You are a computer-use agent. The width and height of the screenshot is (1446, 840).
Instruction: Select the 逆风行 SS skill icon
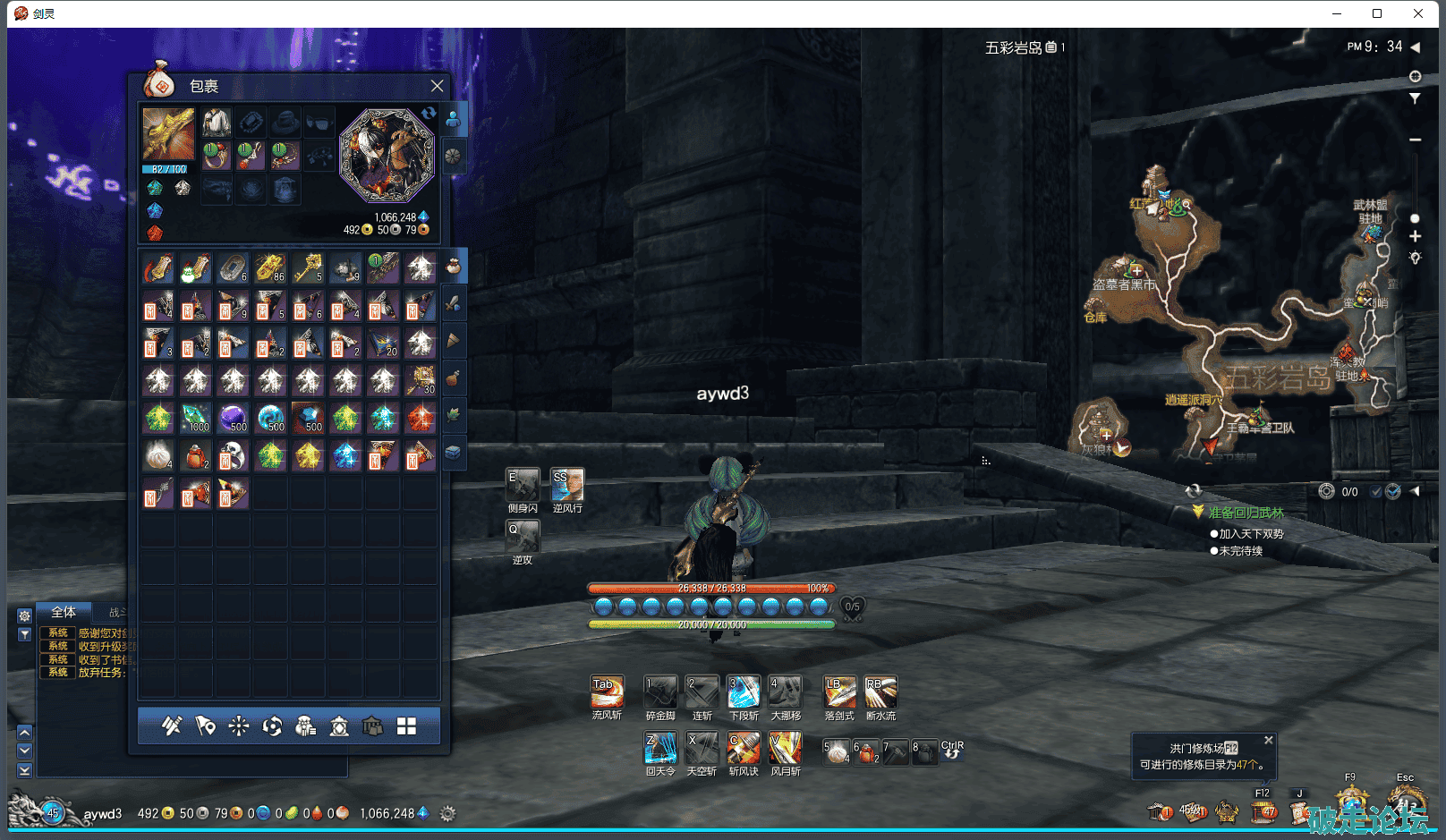pos(567,485)
